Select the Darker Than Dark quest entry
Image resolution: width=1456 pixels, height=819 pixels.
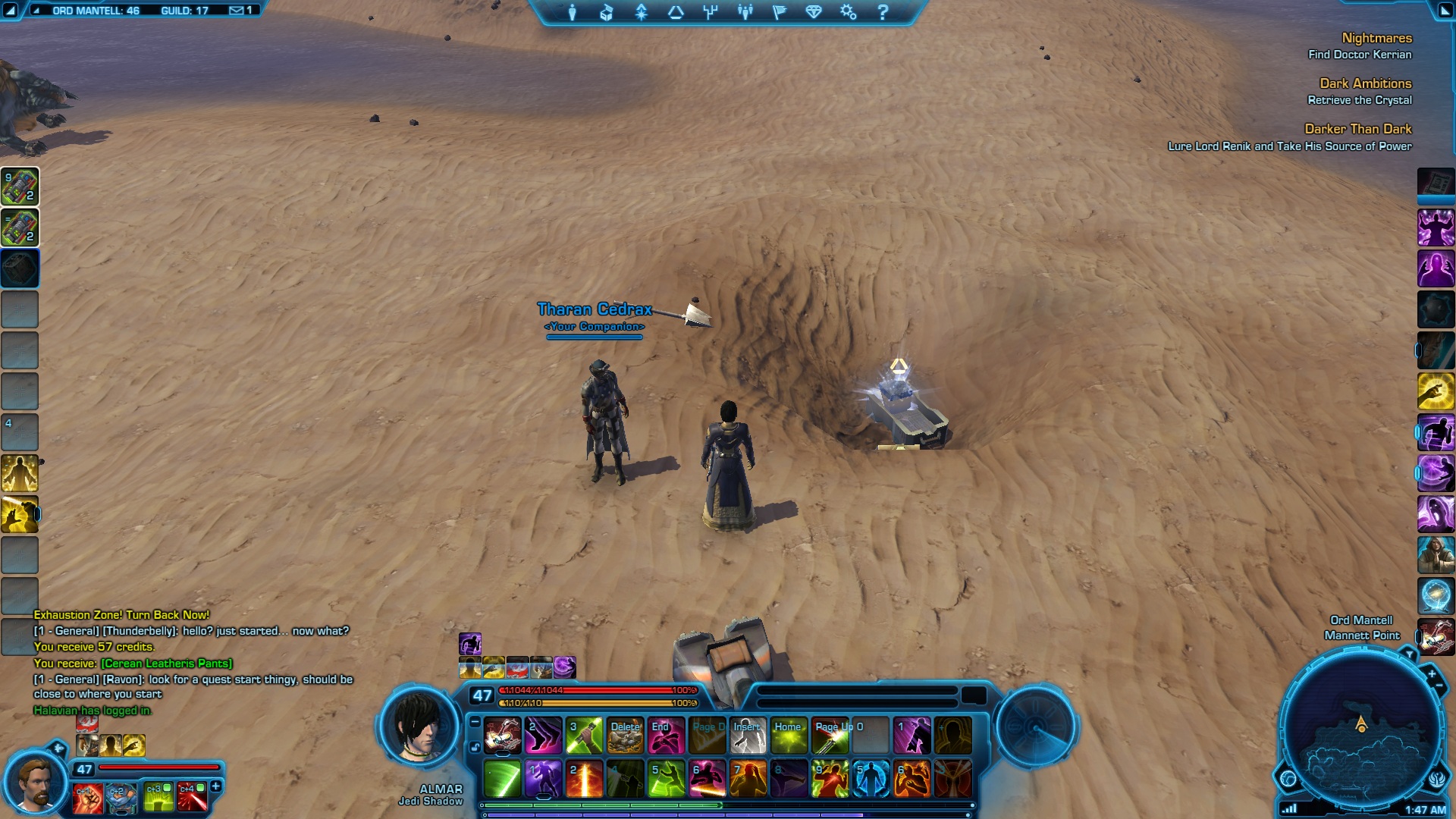point(1357,129)
